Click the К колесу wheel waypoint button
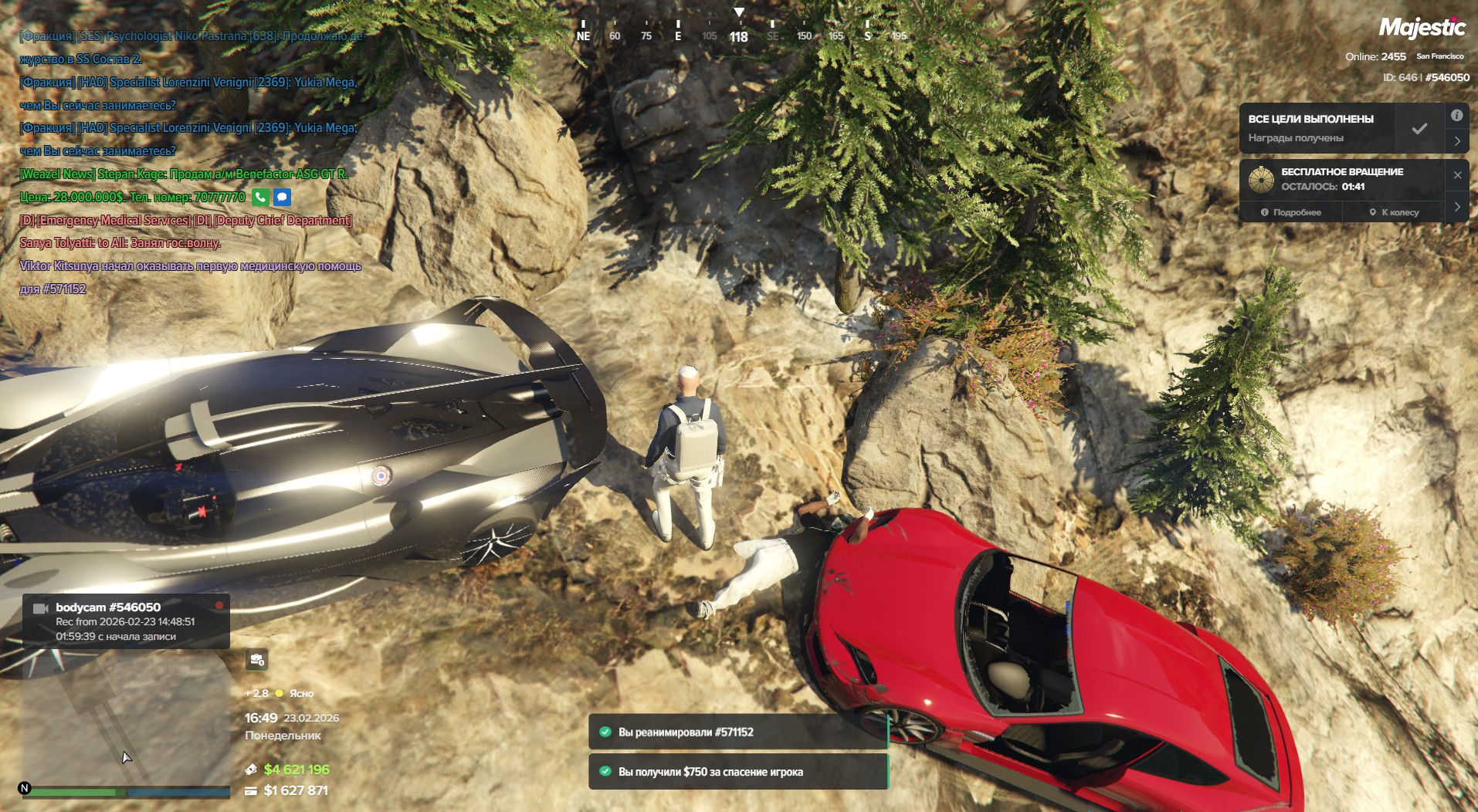 [x=1394, y=212]
